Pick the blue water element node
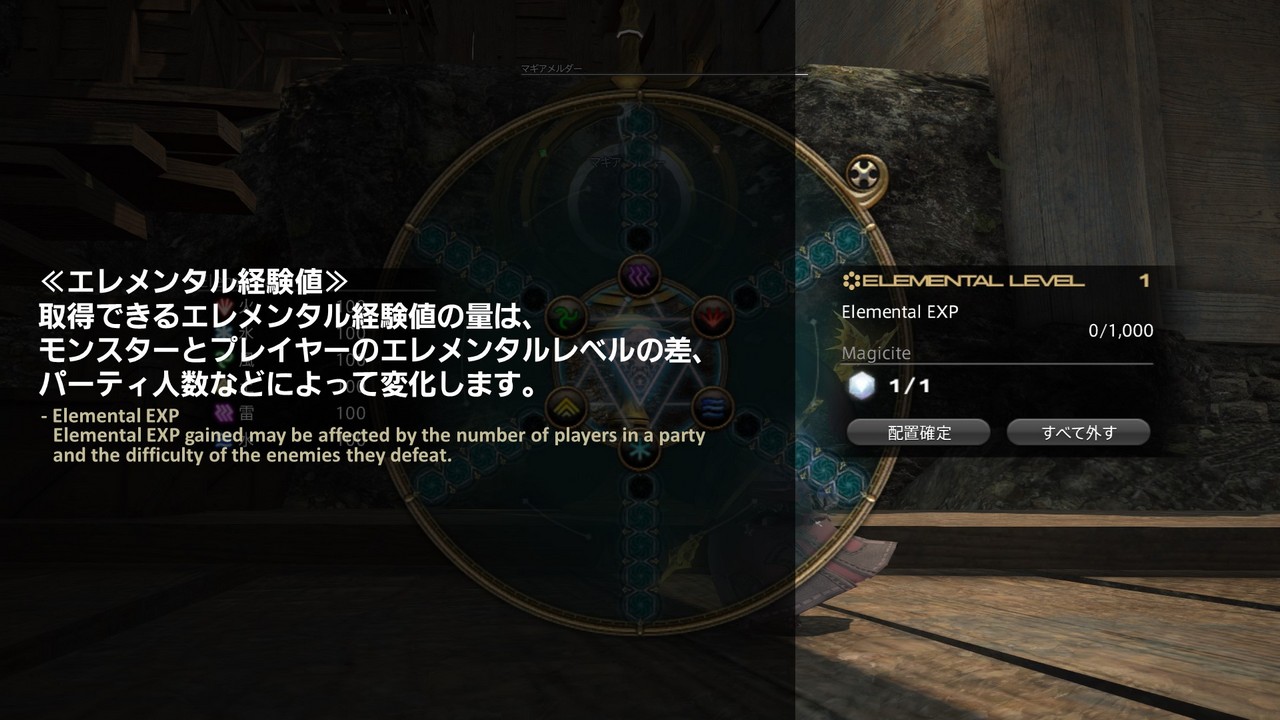This screenshot has height=720, width=1280. point(713,406)
